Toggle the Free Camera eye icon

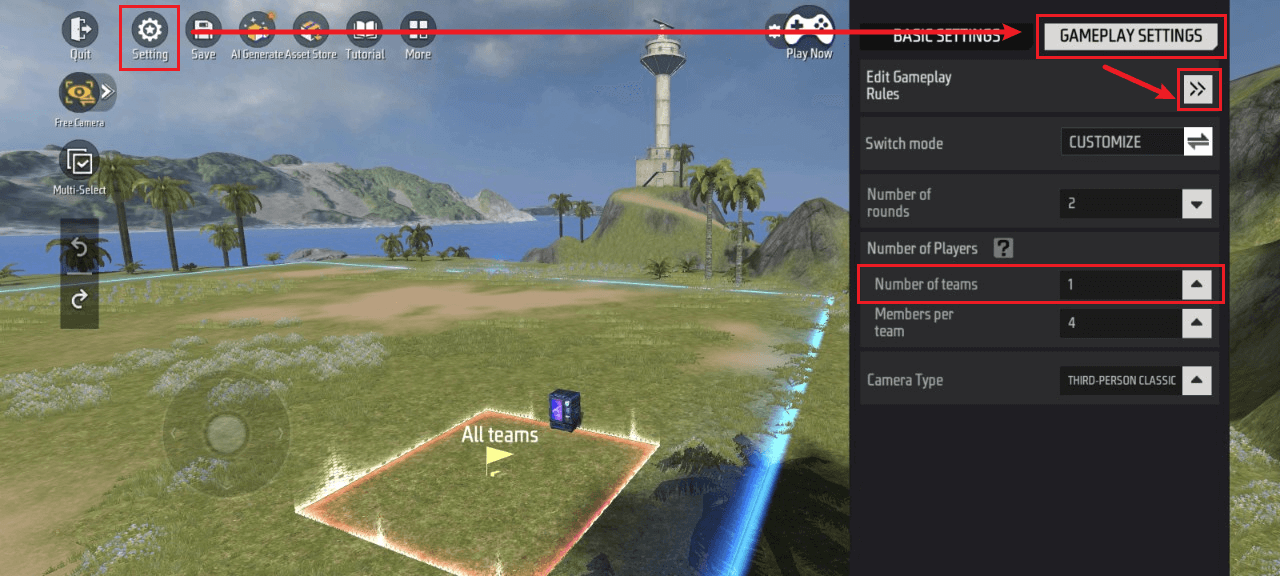pyautogui.click(x=78, y=93)
